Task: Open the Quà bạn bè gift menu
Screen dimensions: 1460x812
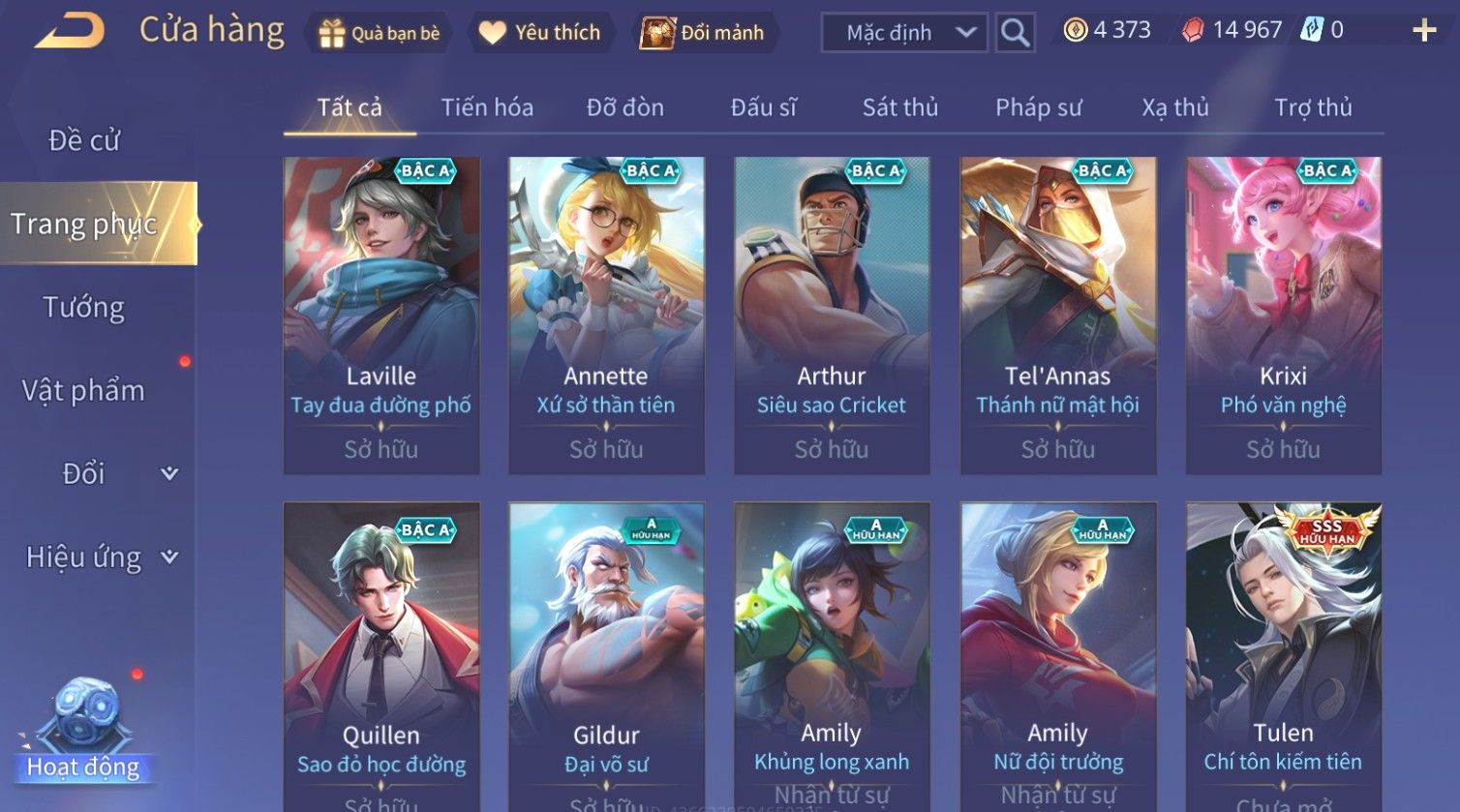Action: tap(379, 33)
